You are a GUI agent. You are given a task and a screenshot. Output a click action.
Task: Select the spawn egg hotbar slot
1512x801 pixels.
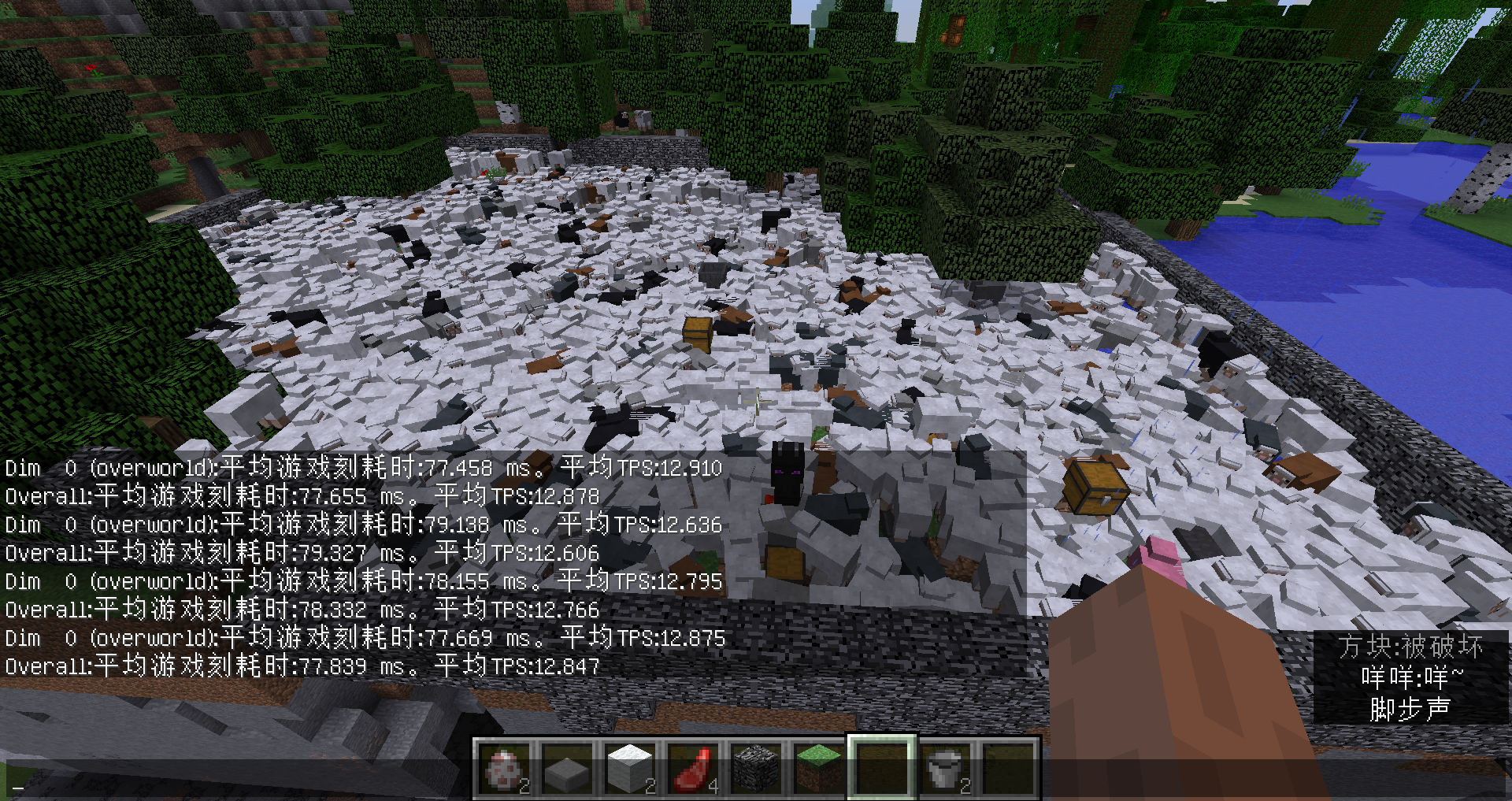504,769
